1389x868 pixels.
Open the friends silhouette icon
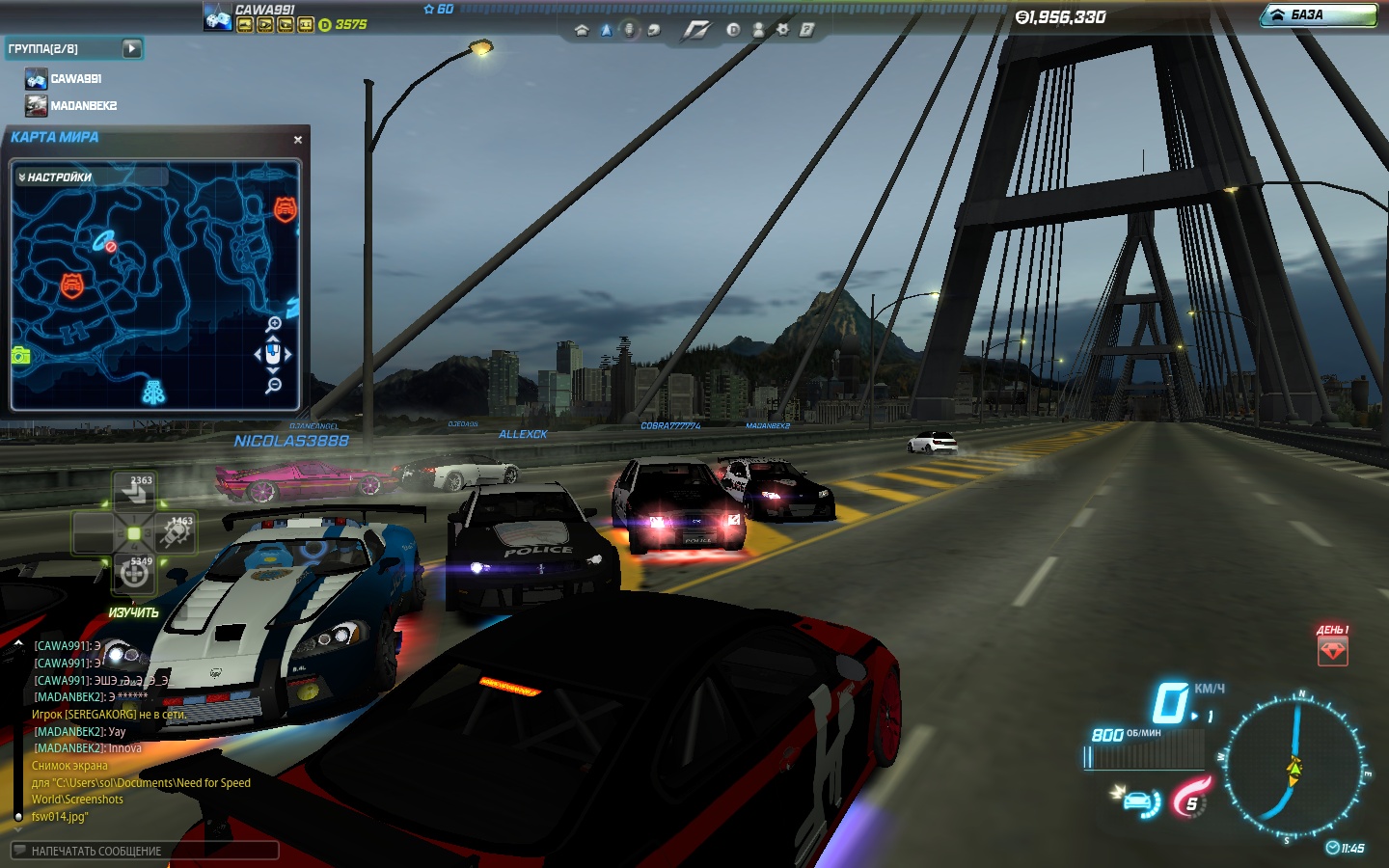pyautogui.click(x=758, y=30)
